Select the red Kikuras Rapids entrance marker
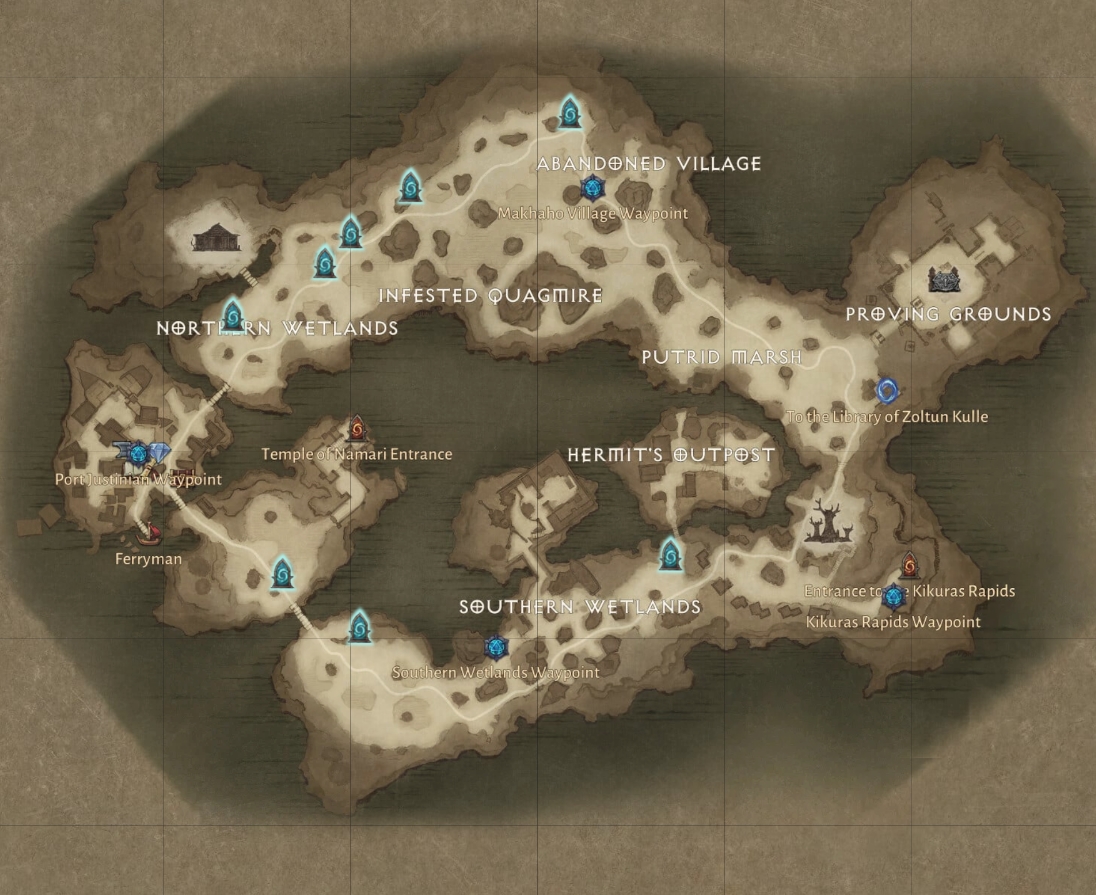Image resolution: width=1096 pixels, height=895 pixels. point(909,567)
